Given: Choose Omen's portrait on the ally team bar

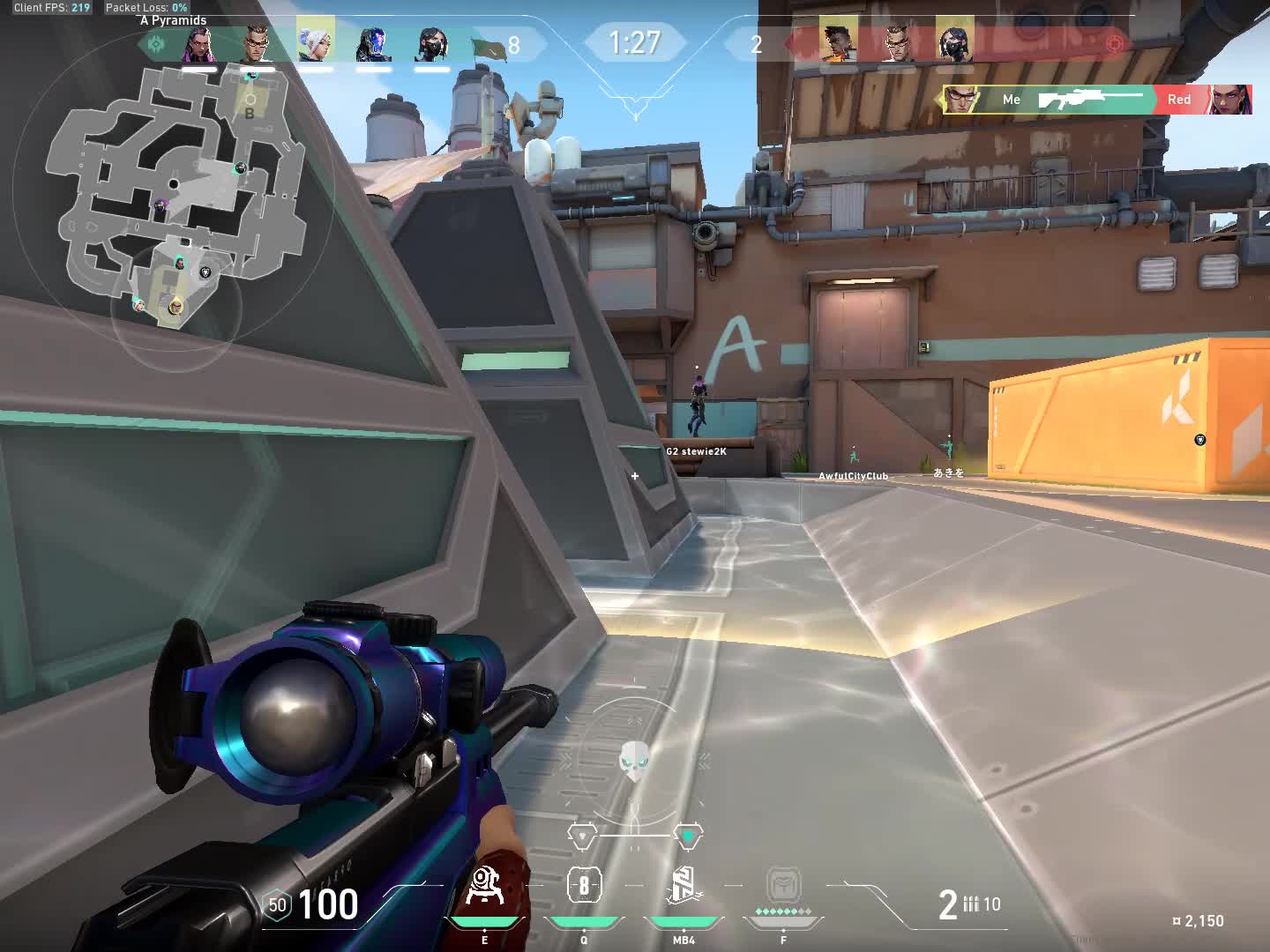Looking at the screenshot, I should click(373, 43).
